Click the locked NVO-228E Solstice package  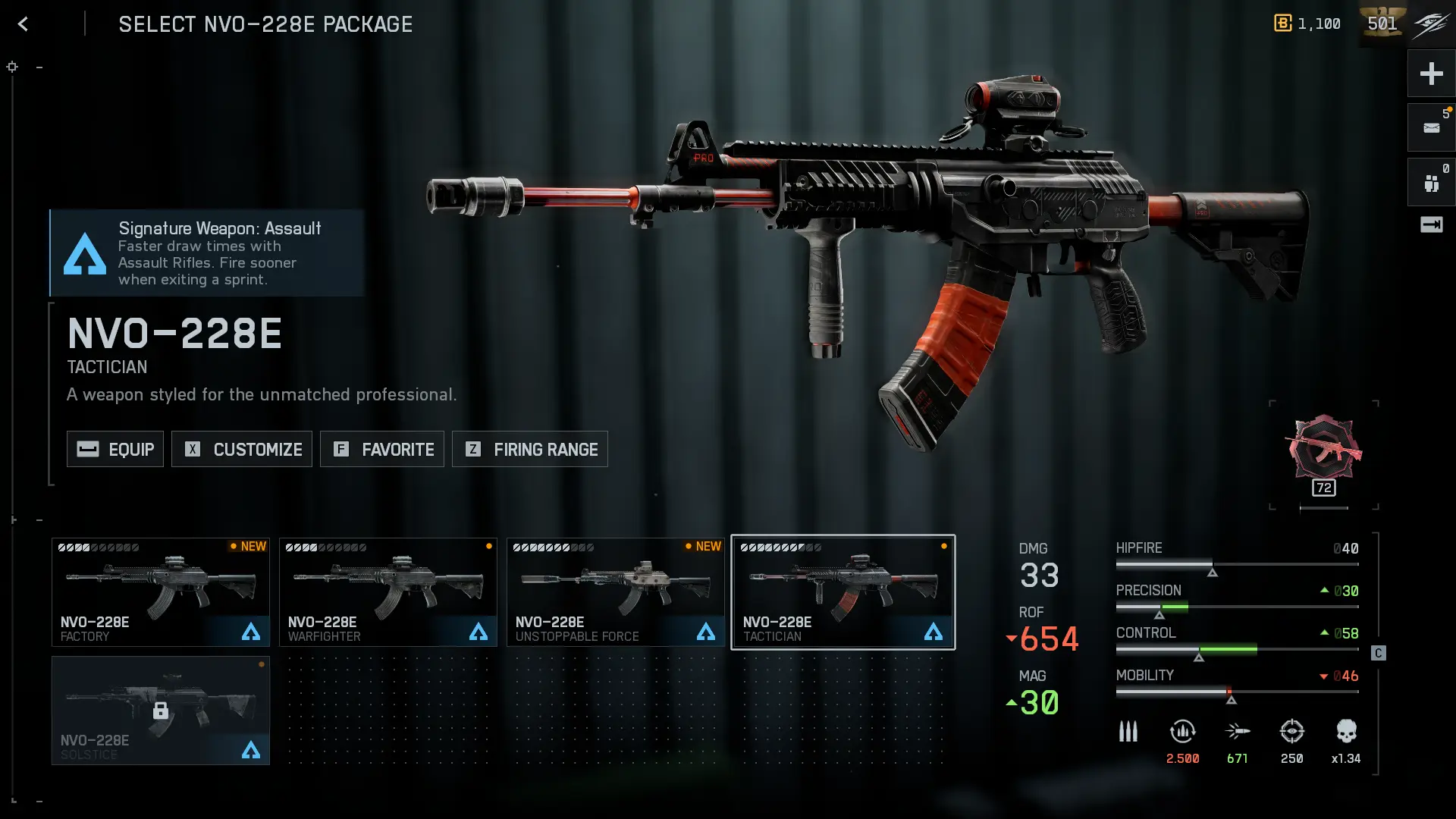(161, 711)
